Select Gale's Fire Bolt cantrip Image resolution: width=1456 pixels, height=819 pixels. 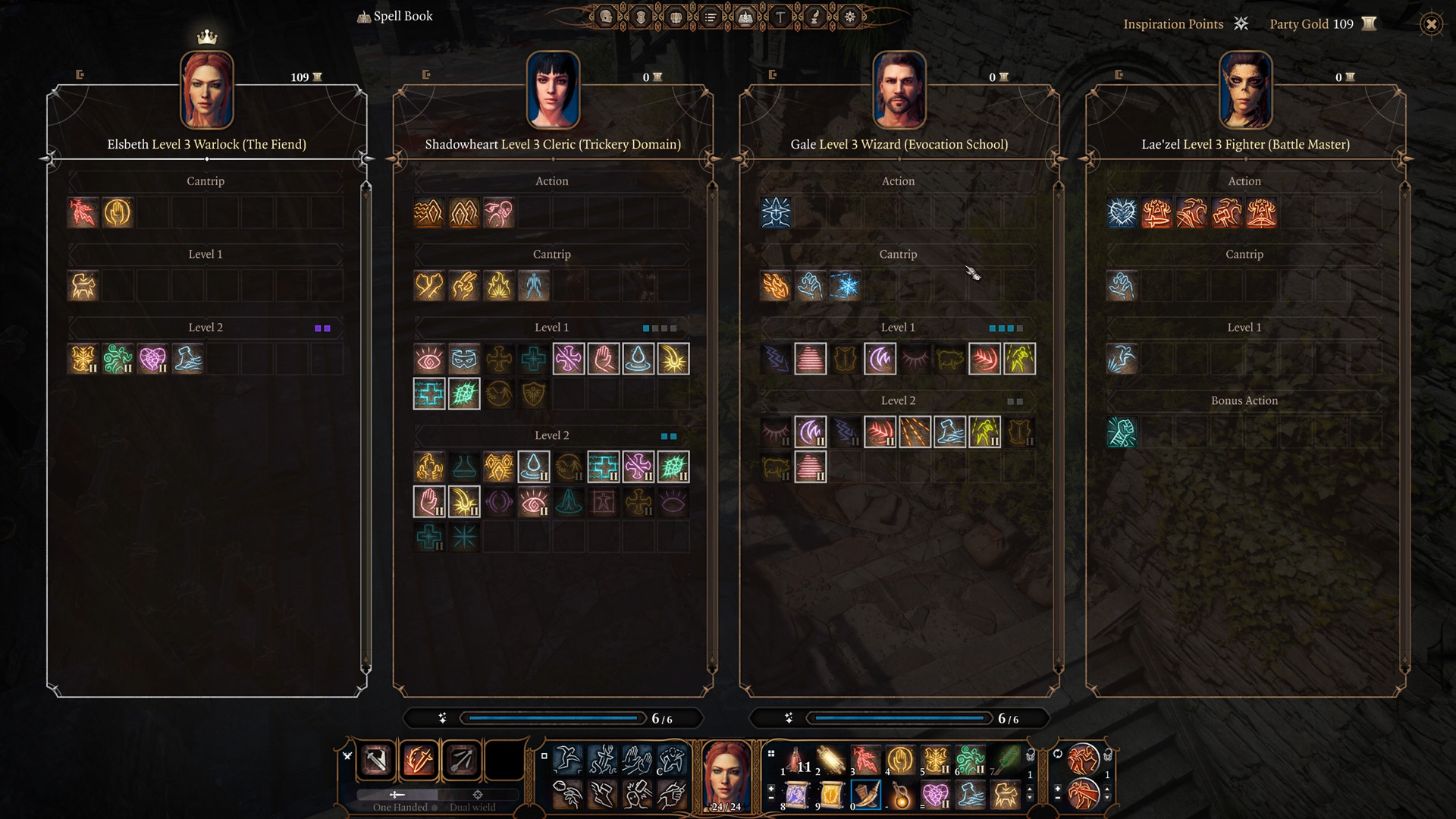point(777,286)
